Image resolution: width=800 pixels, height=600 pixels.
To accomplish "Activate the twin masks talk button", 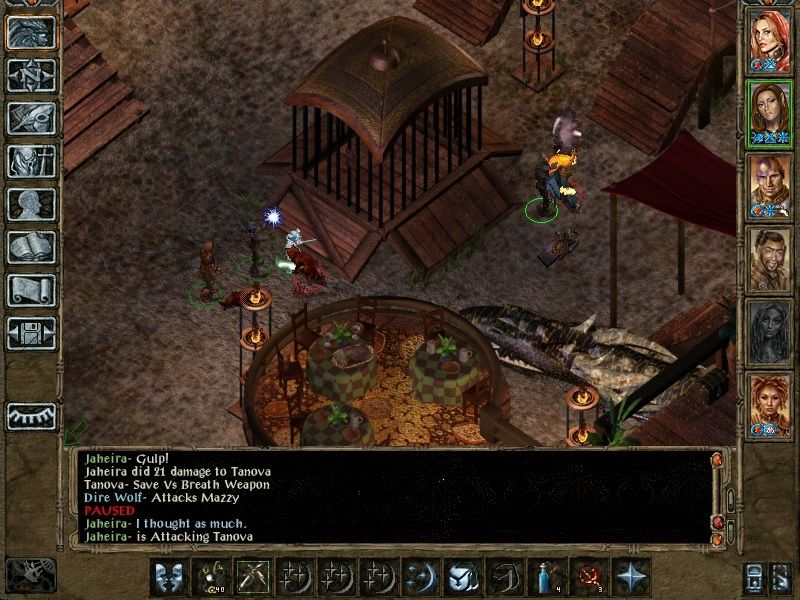I will [167, 577].
